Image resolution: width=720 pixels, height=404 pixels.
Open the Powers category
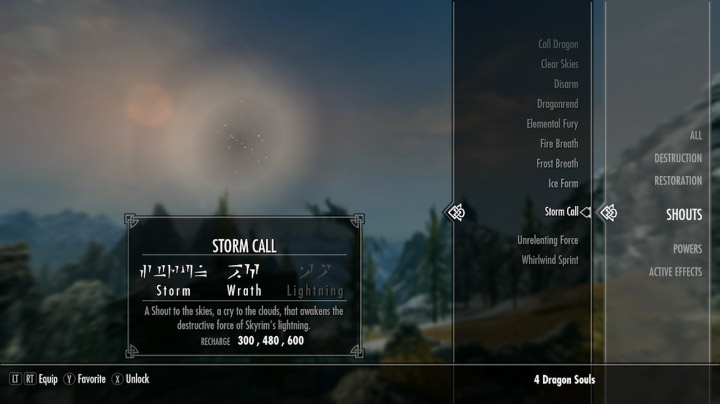coord(687,249)
